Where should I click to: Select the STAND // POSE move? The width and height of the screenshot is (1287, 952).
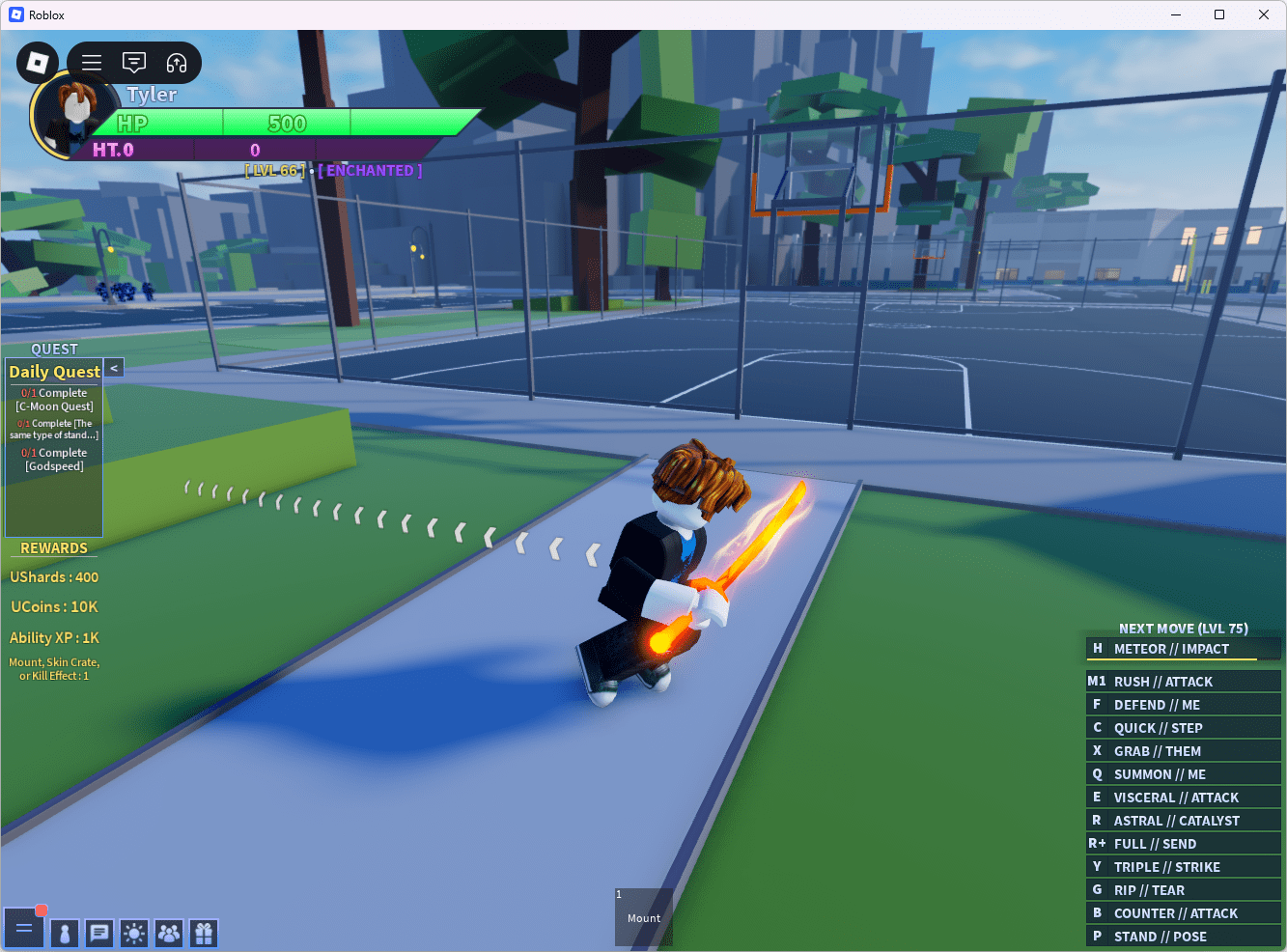pyautogui.click(x=1183, y=936)
